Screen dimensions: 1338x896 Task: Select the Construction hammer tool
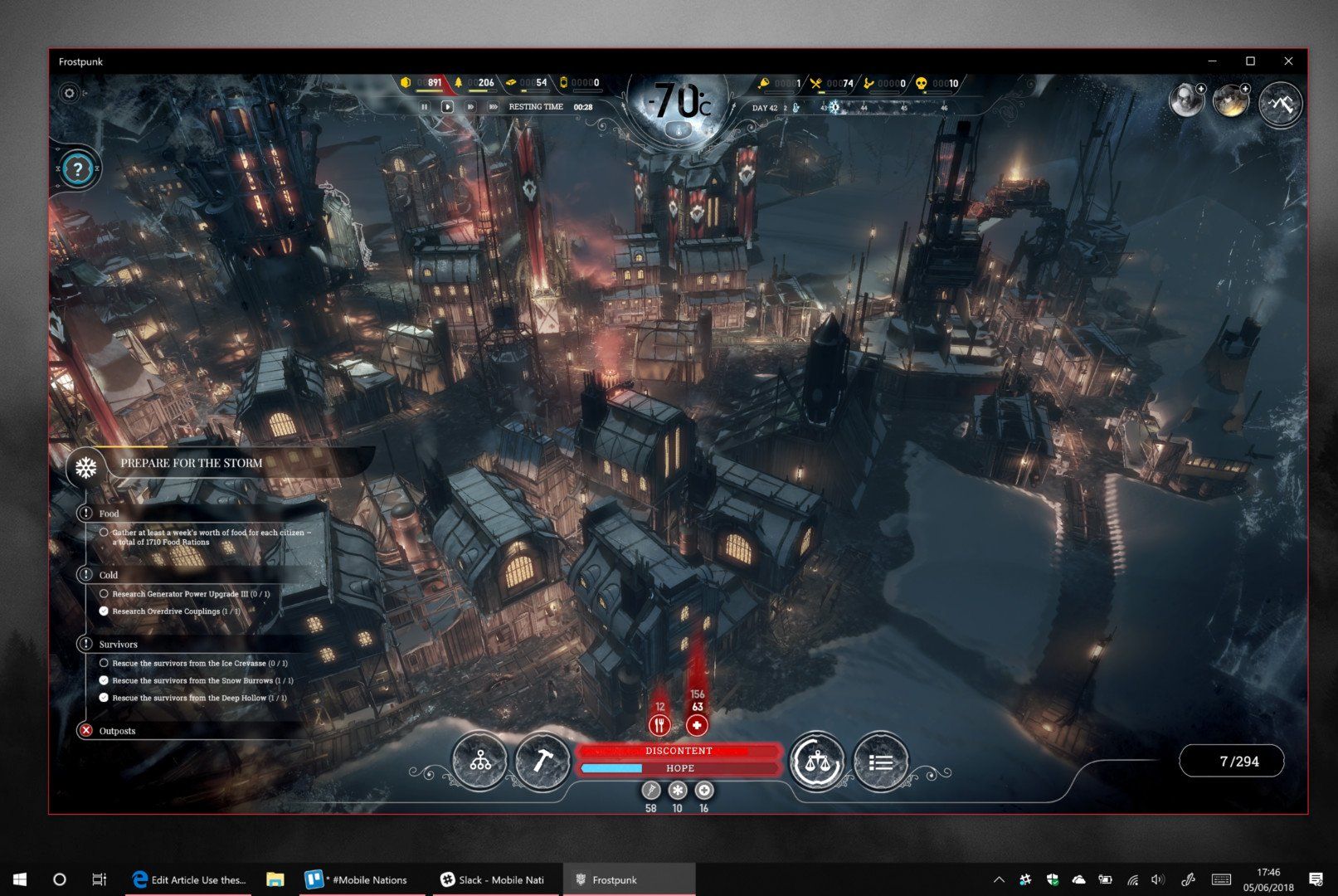point(544,759)
